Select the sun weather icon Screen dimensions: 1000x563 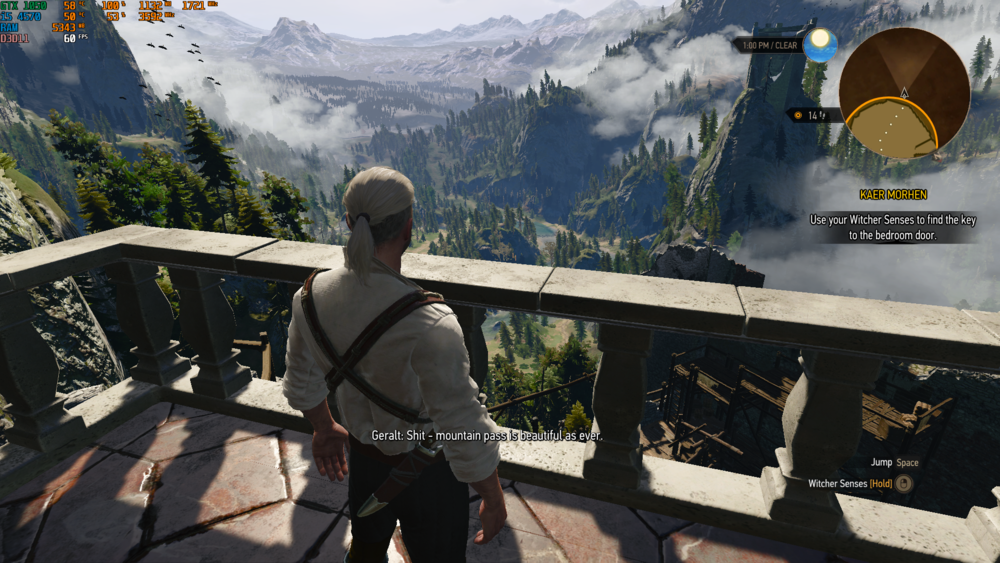pos(820,44)
